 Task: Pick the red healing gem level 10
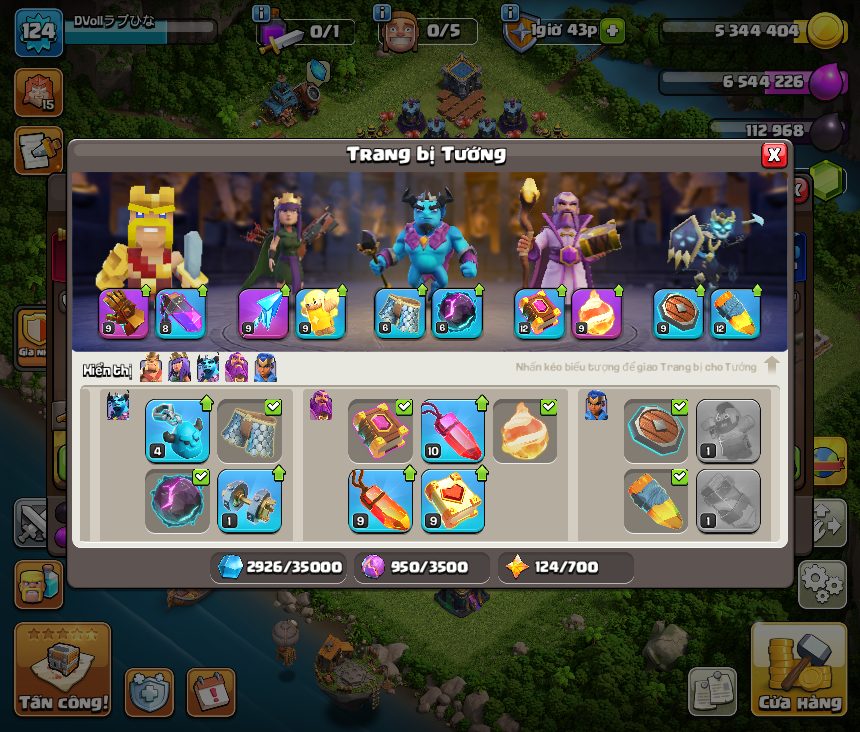[x=453, y=431]
